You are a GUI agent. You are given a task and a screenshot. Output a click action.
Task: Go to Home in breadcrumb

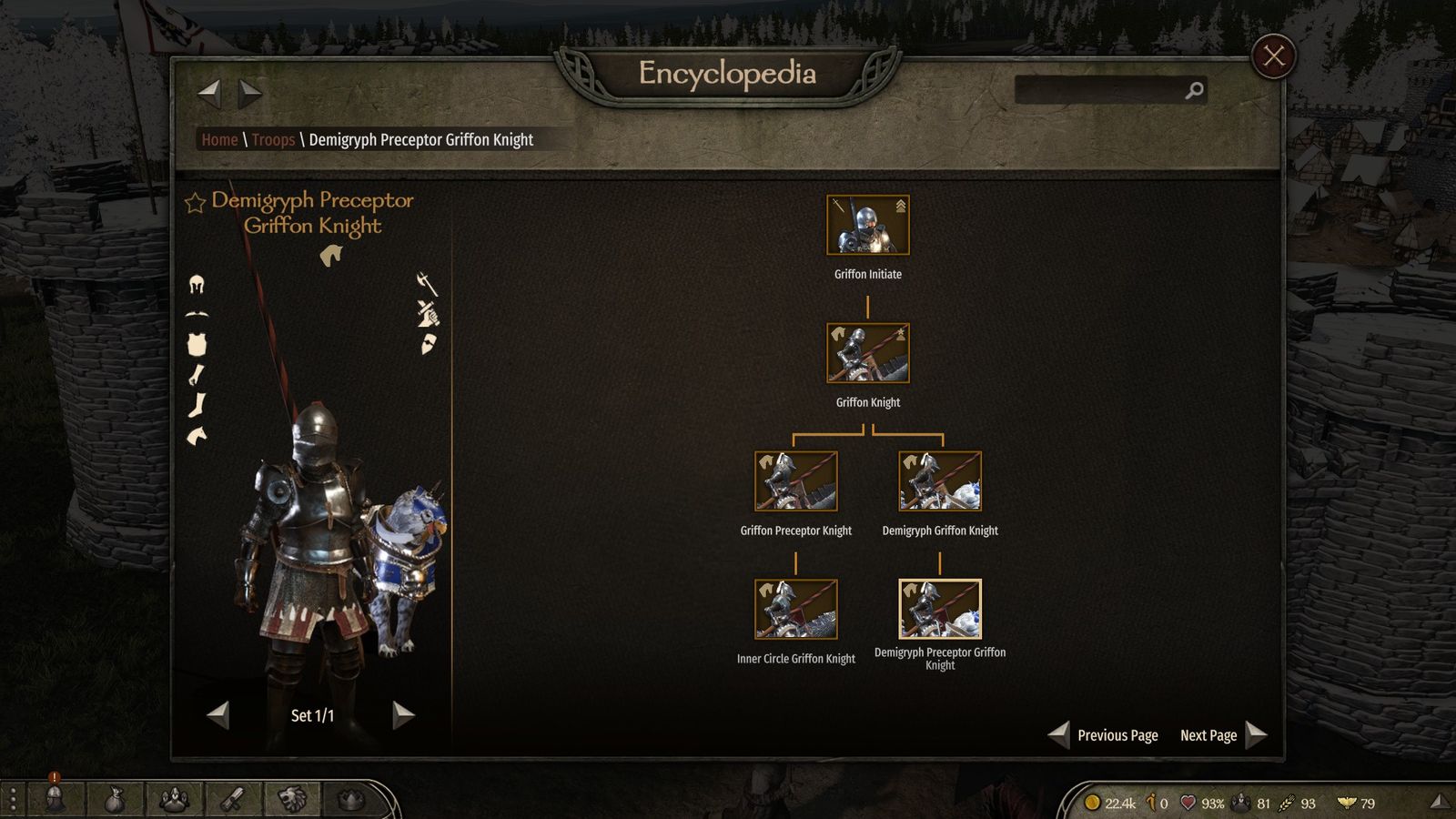219,140
